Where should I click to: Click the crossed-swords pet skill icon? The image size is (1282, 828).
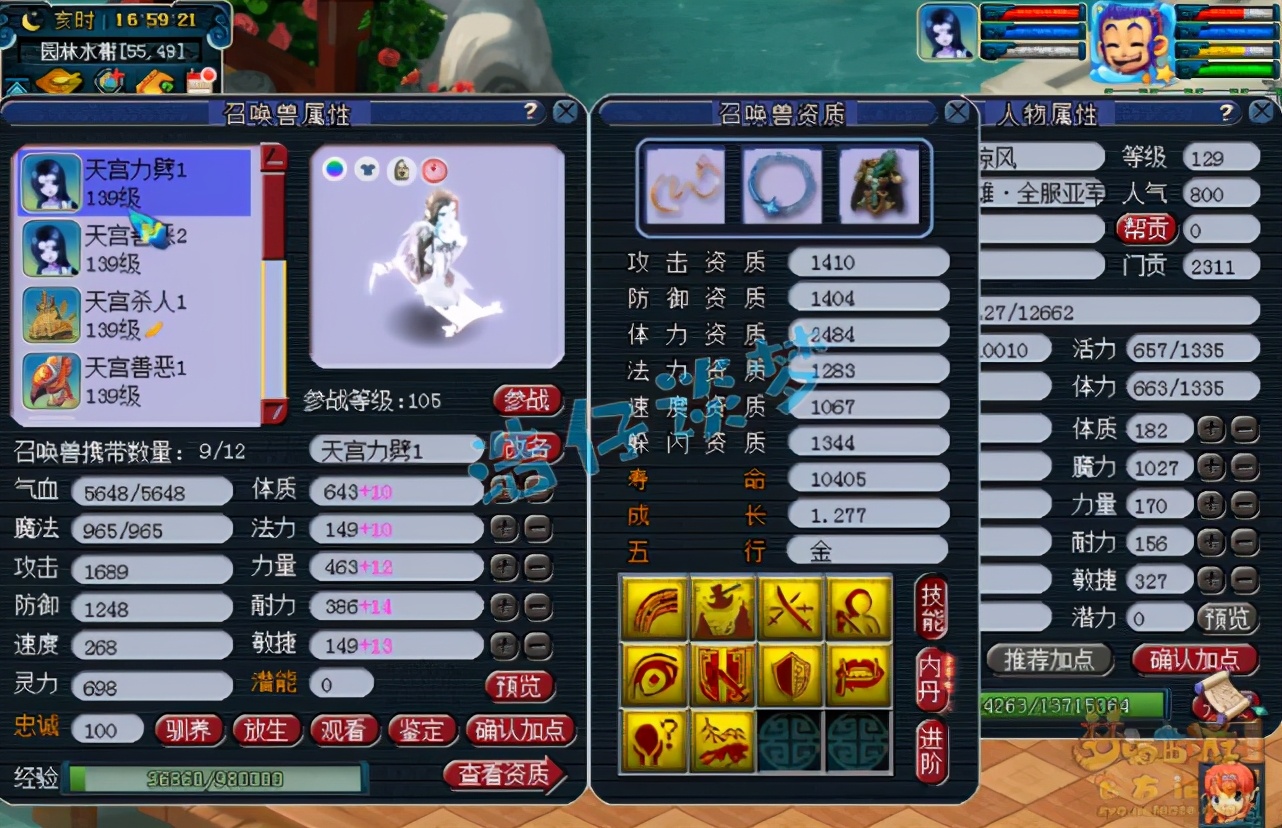[x=790, y=608]
